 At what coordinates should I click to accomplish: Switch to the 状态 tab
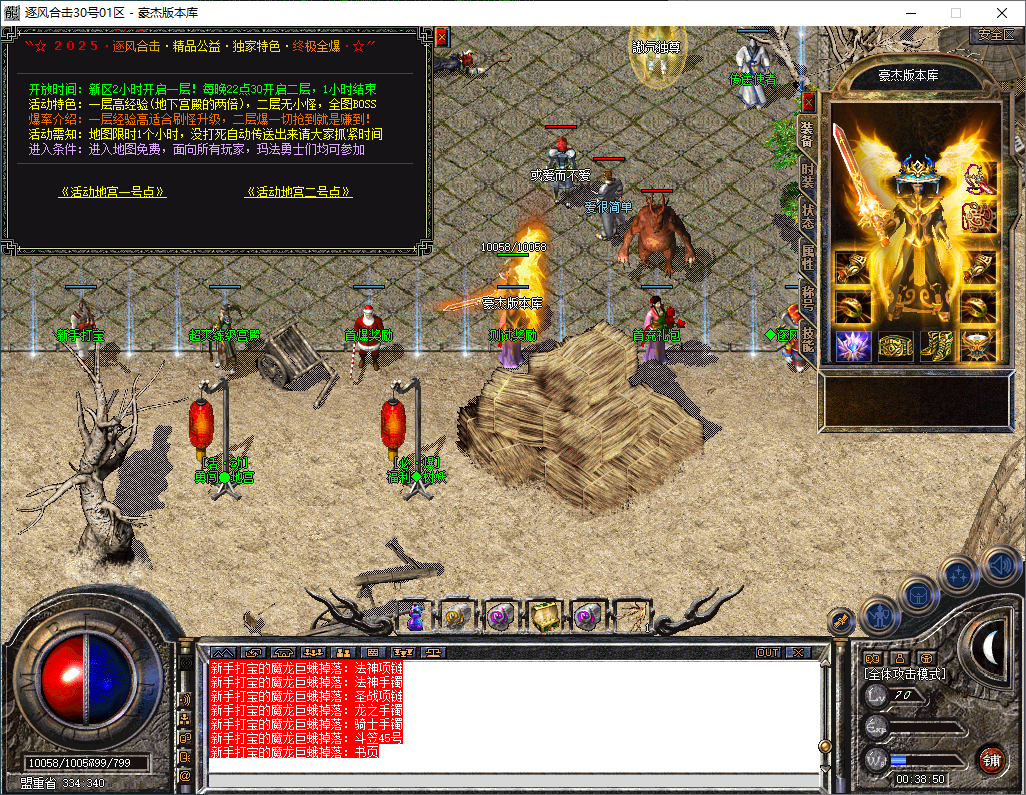[x=807, y=216]
